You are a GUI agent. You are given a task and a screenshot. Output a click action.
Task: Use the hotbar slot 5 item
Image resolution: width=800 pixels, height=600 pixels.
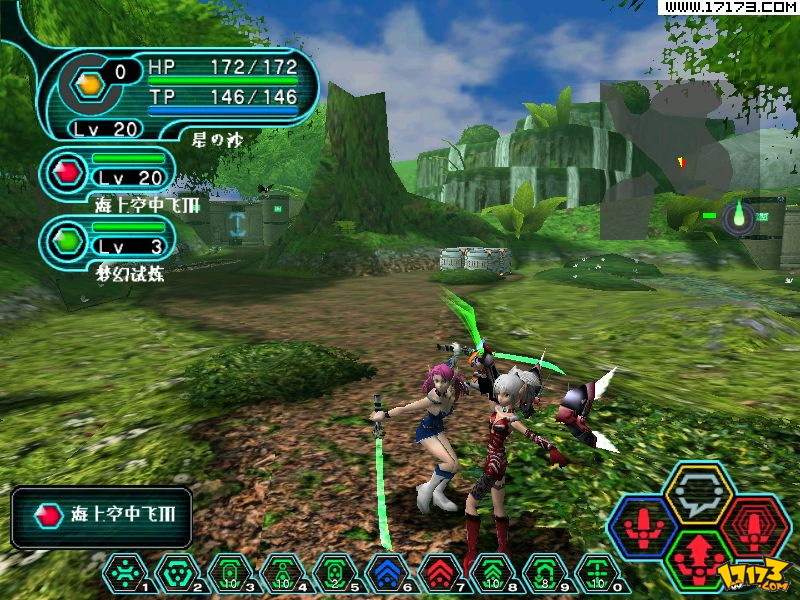(x=334, y=574)
